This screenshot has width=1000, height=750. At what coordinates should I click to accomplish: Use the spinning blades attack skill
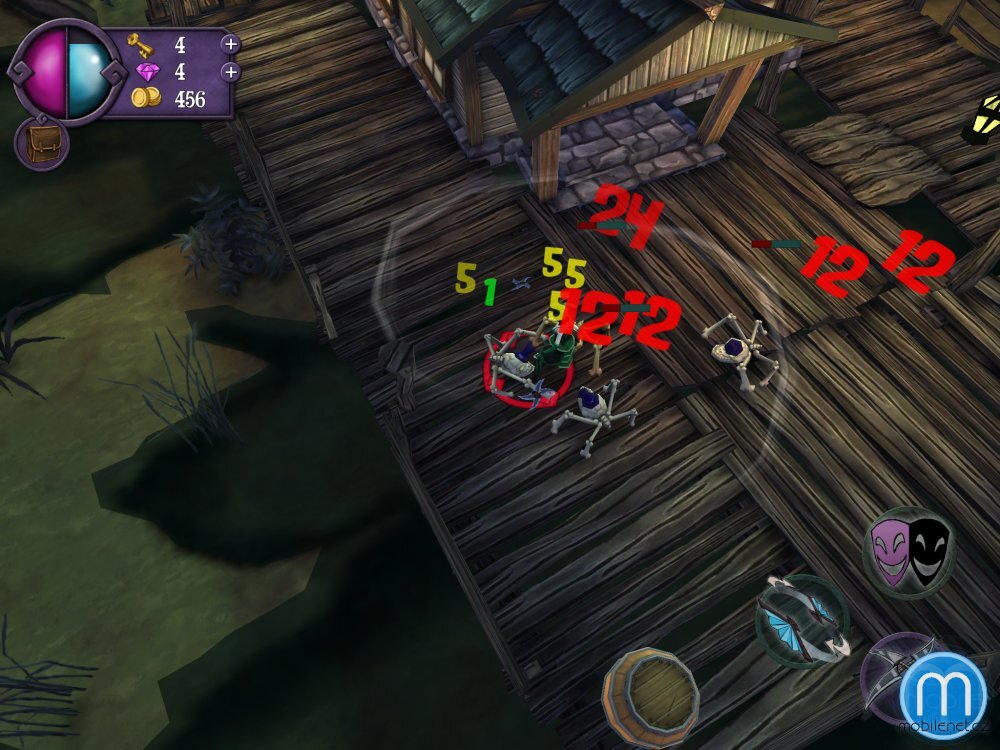802,620
